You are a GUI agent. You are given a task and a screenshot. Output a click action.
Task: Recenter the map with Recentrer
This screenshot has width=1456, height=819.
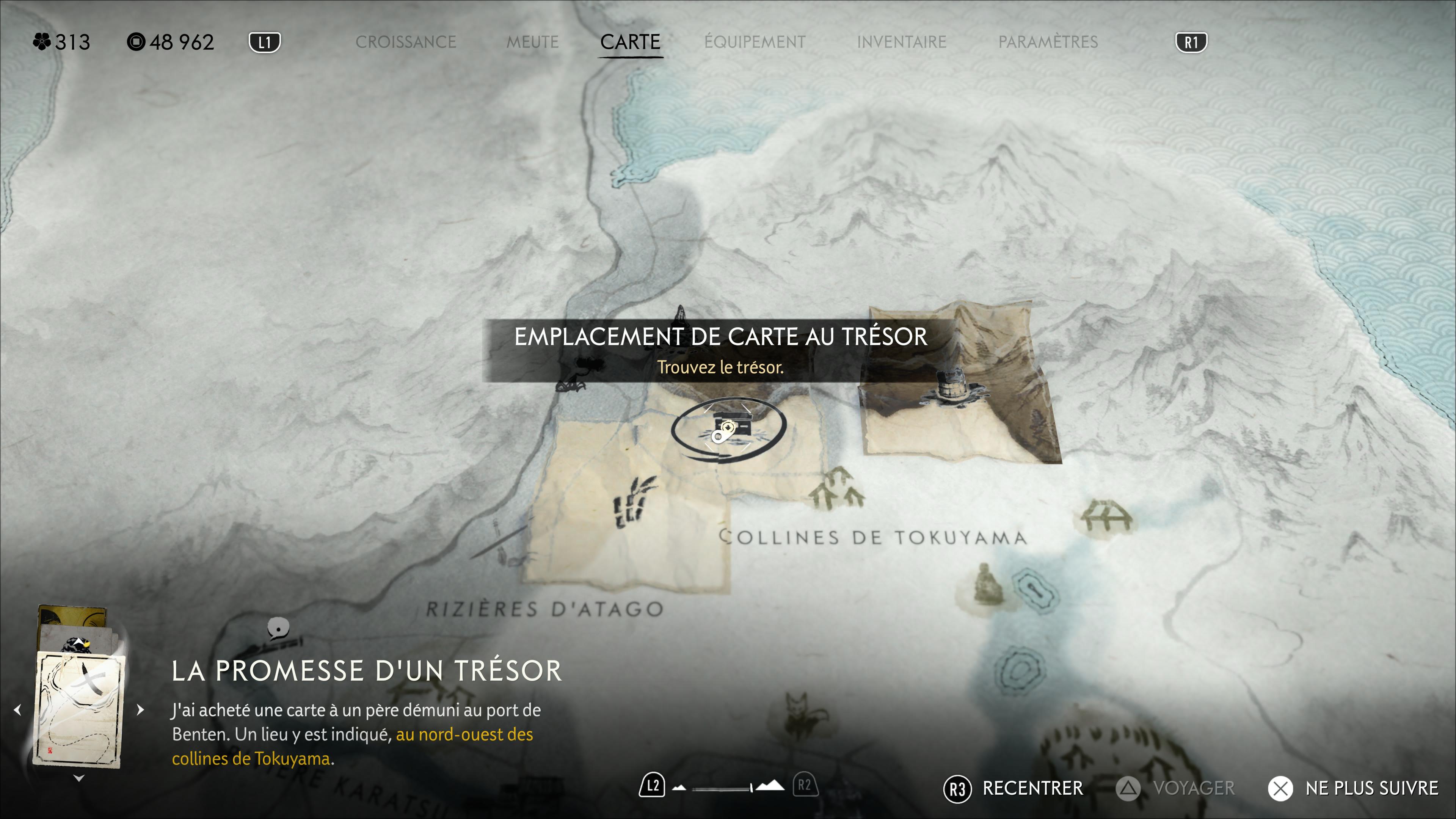pyautogui.click(x=1031, y=788)
